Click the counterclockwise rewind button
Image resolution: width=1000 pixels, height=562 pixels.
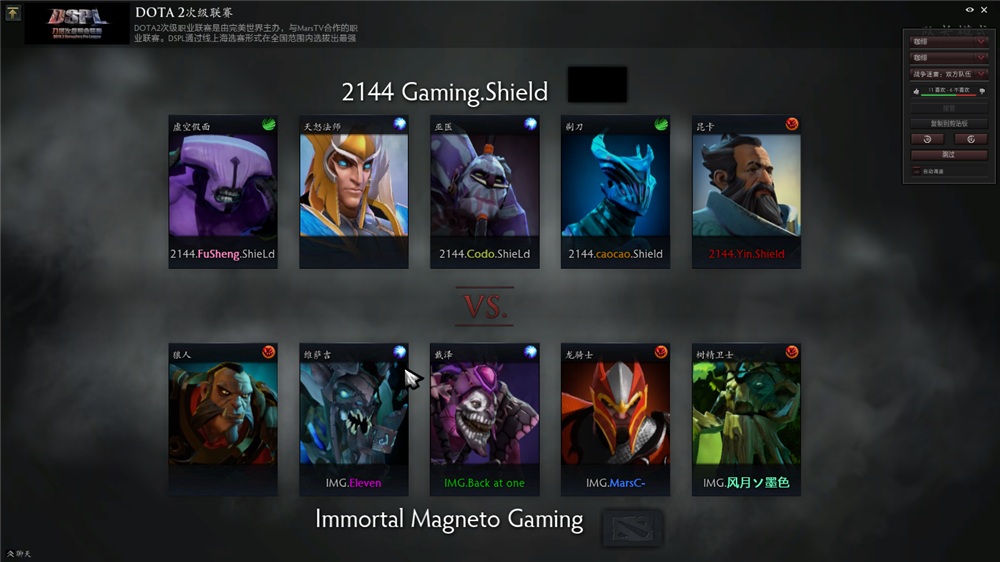(928, 139)
